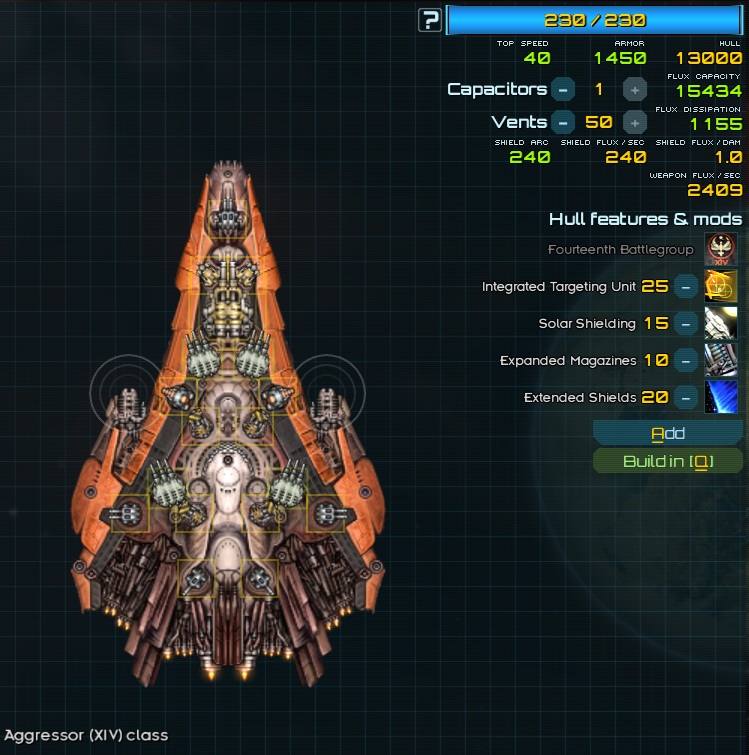This screenshot has width=749, height=755.
Task: Add one more Vent
Action: click(x=634, y=123)
